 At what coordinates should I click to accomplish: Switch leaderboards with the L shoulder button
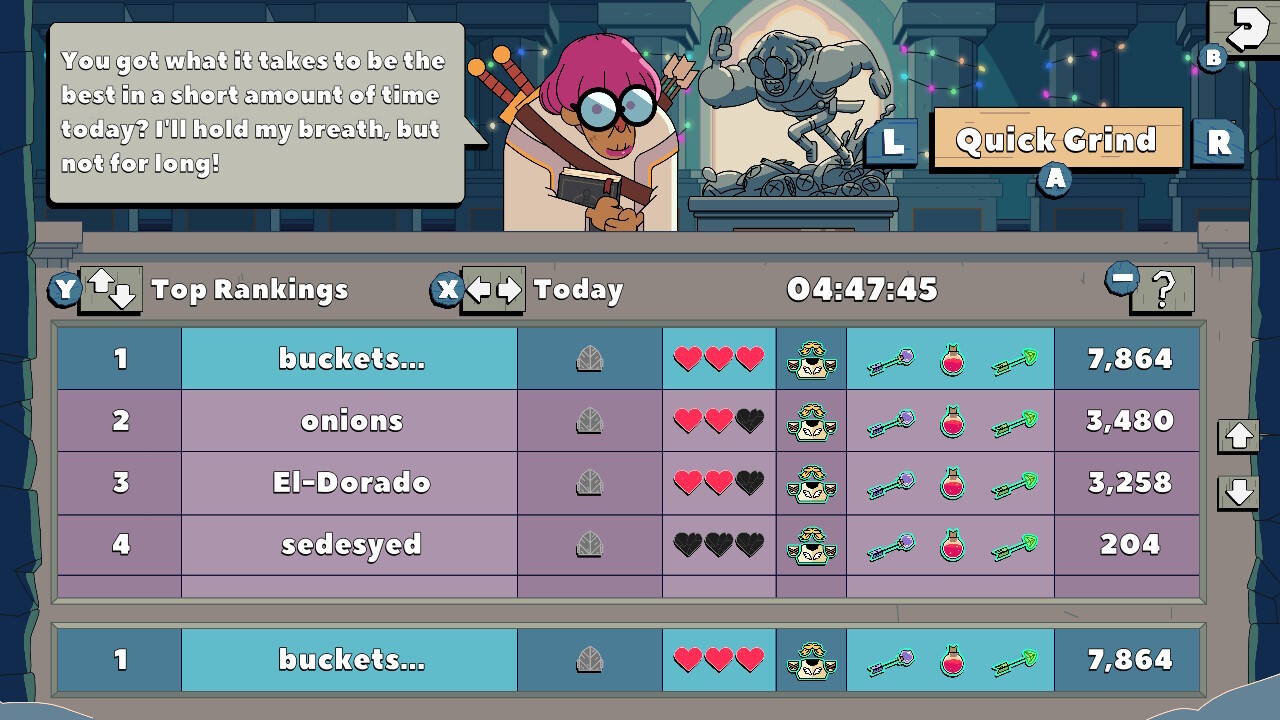pyautogui.click(x=891, y=141)
